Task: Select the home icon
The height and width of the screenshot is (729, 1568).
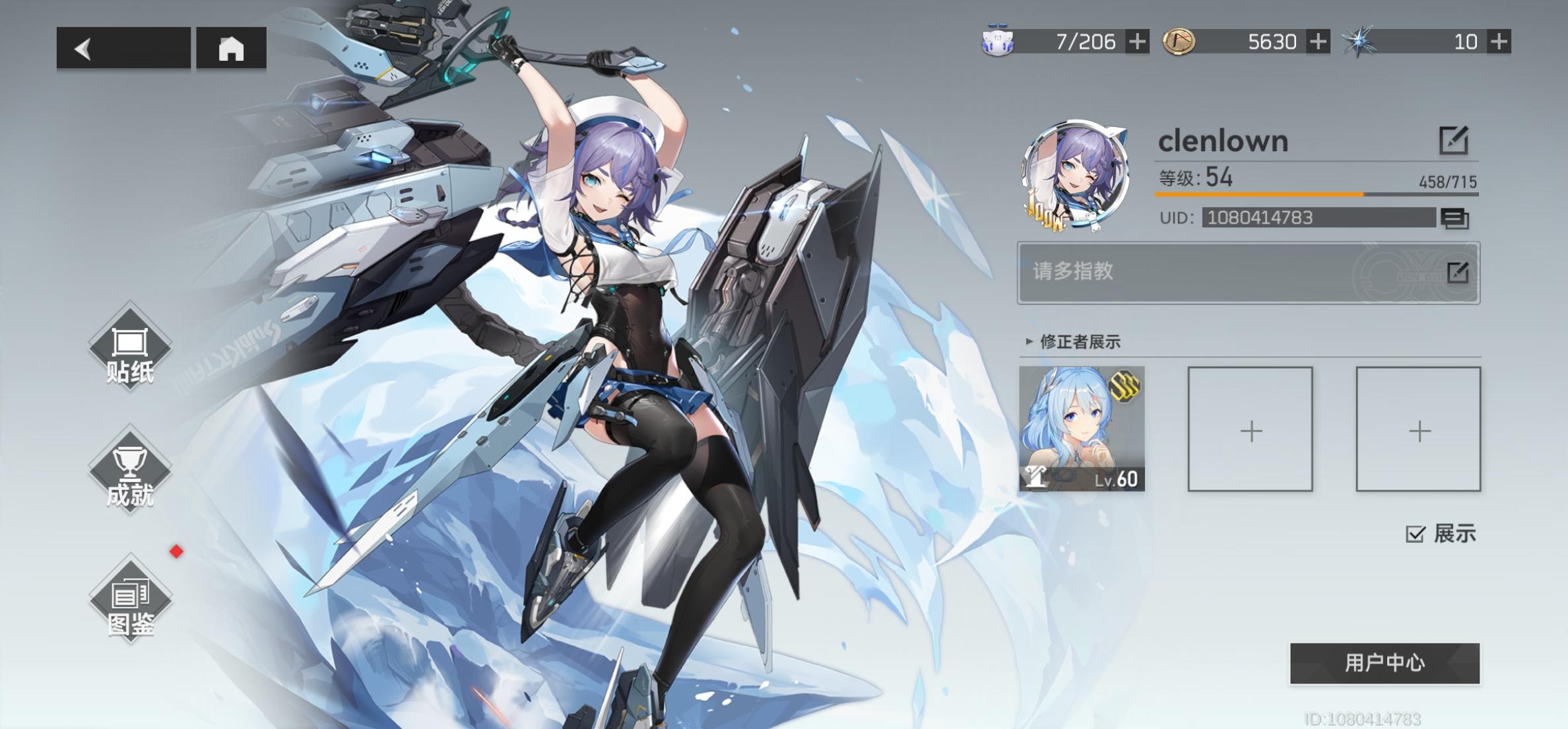Action: (x=231, y=50)
